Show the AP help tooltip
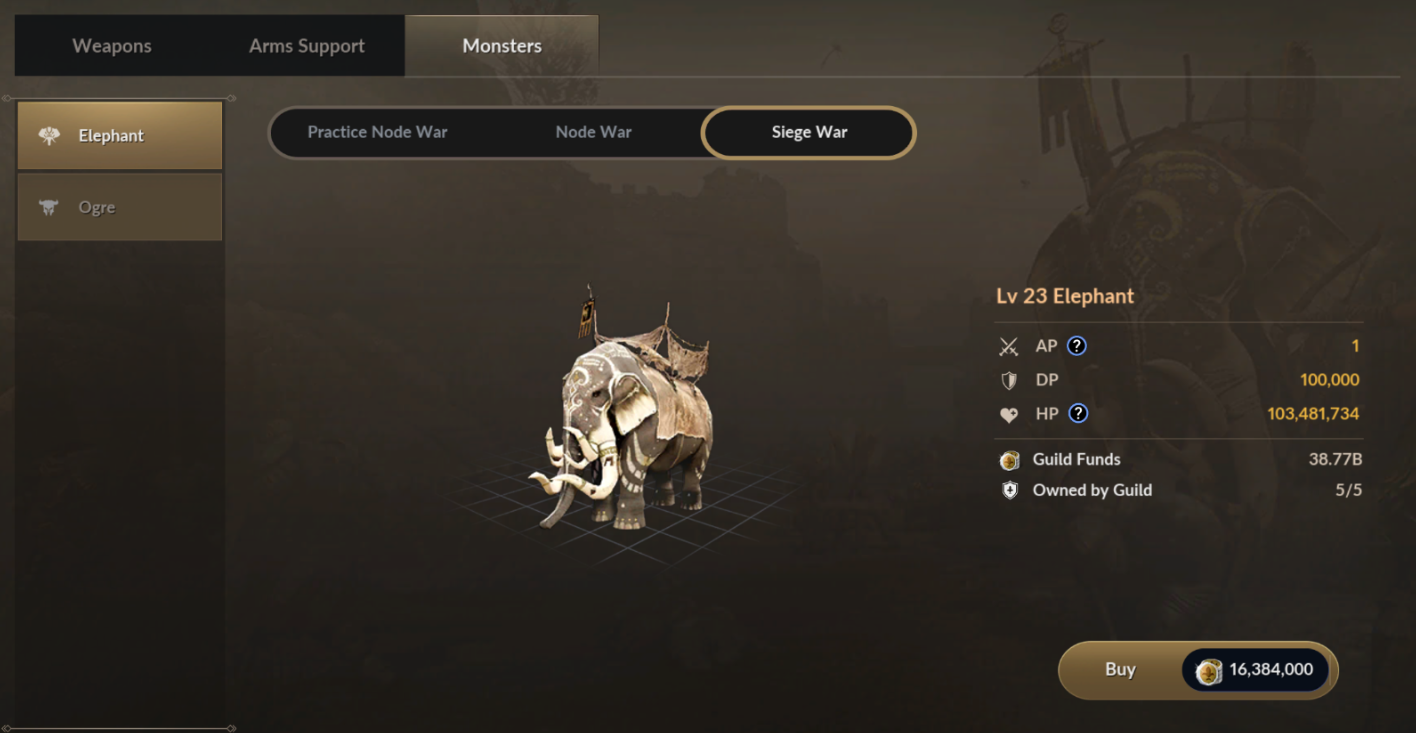Screen dimensions: 1416x733 (1076, 346)
